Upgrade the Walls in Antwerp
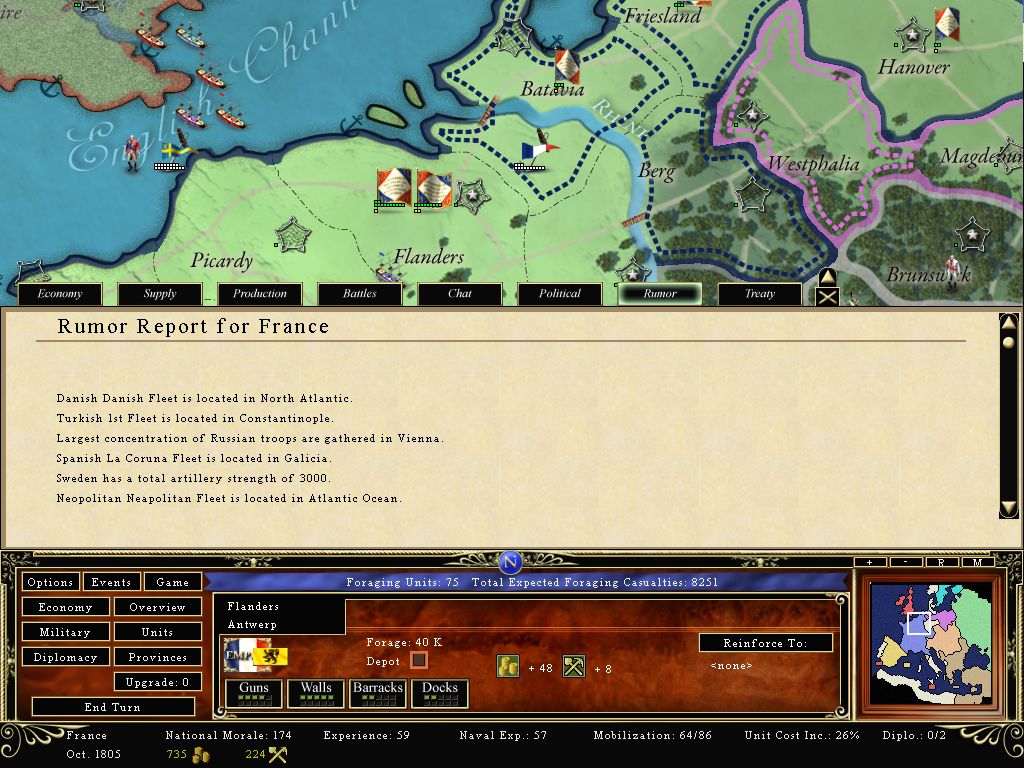The height and width of the screenshot is (768, 1024). coord(315,692)
